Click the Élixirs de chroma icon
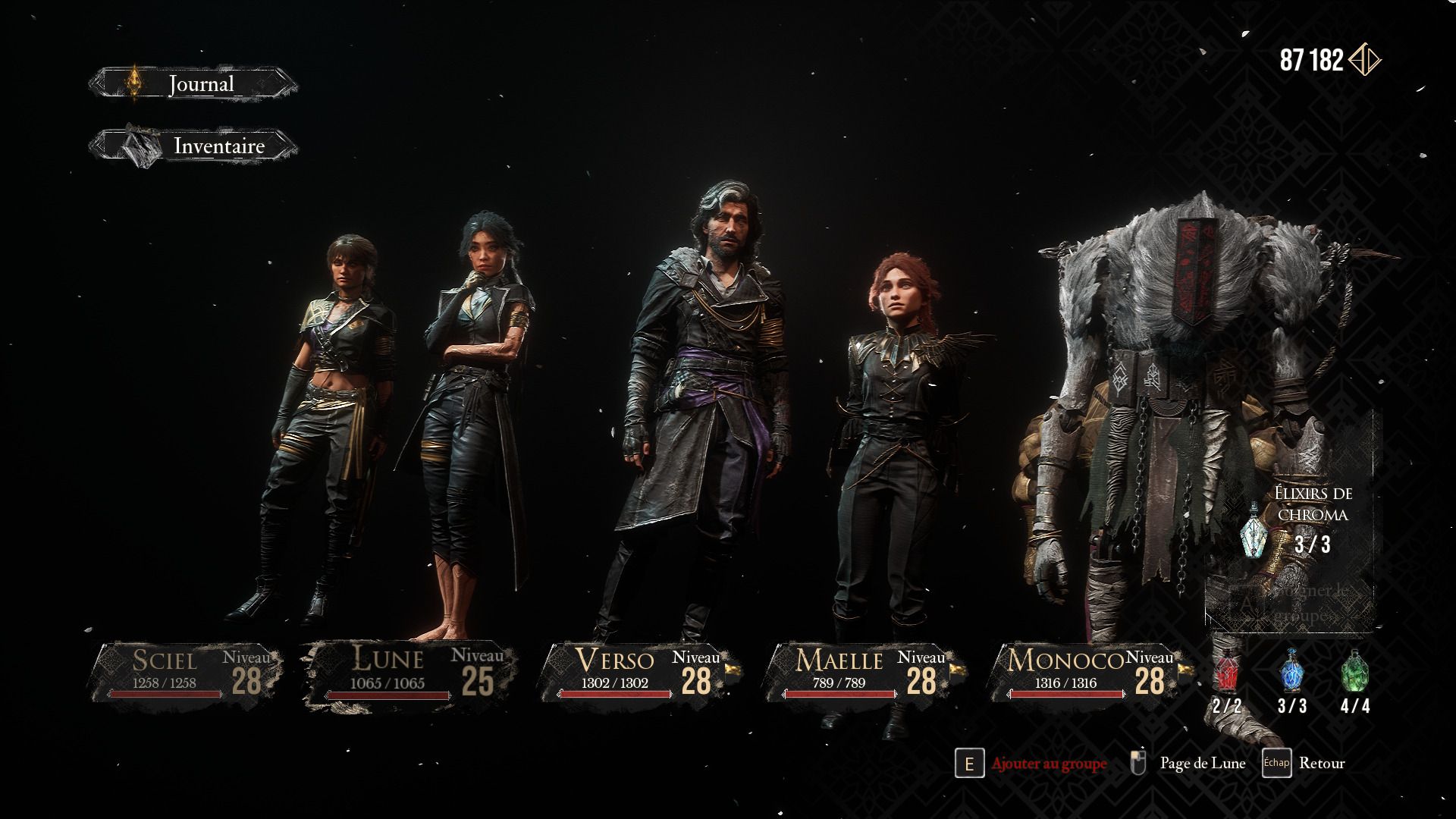The height and width of the screenshot is (819, 1456). pos(1257,532)
